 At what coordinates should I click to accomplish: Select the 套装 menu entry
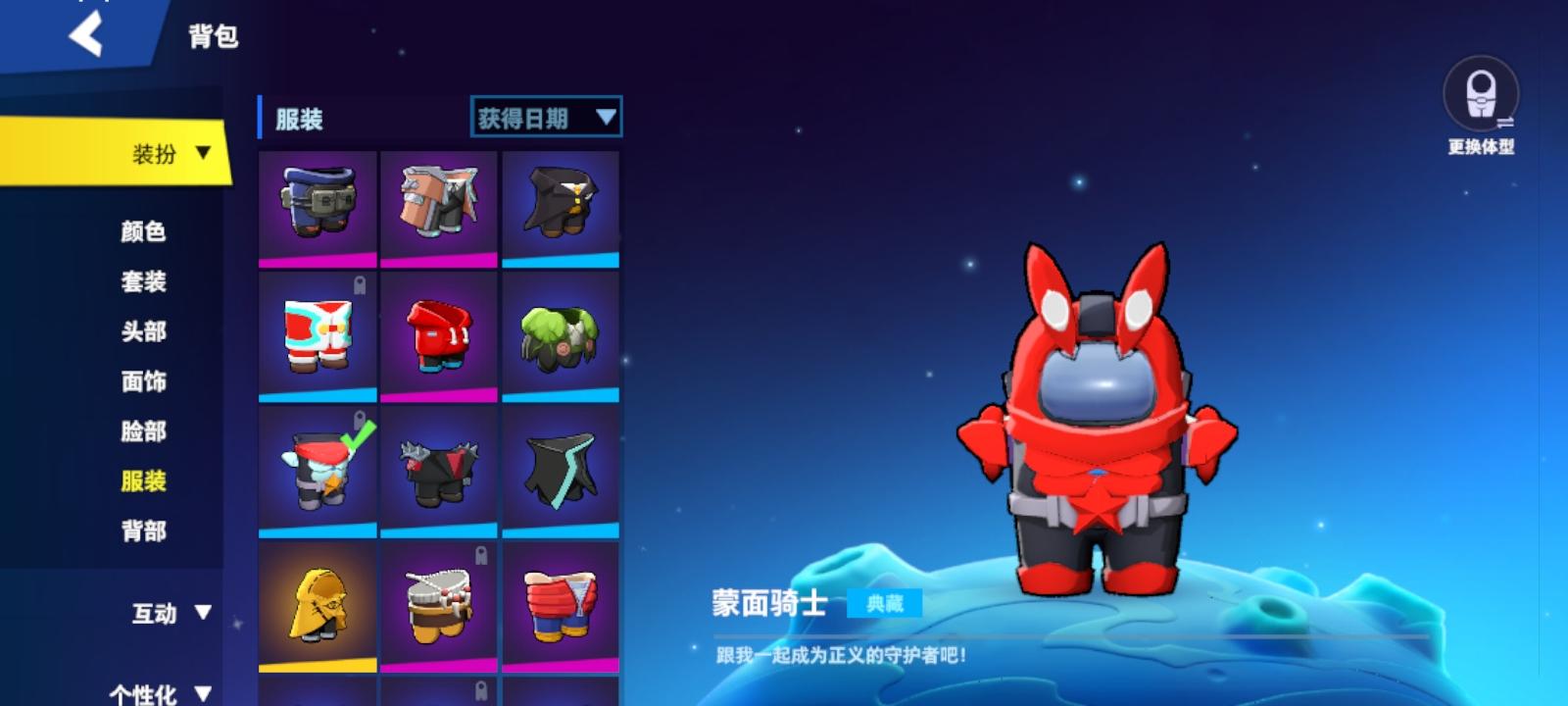(145, 282)
